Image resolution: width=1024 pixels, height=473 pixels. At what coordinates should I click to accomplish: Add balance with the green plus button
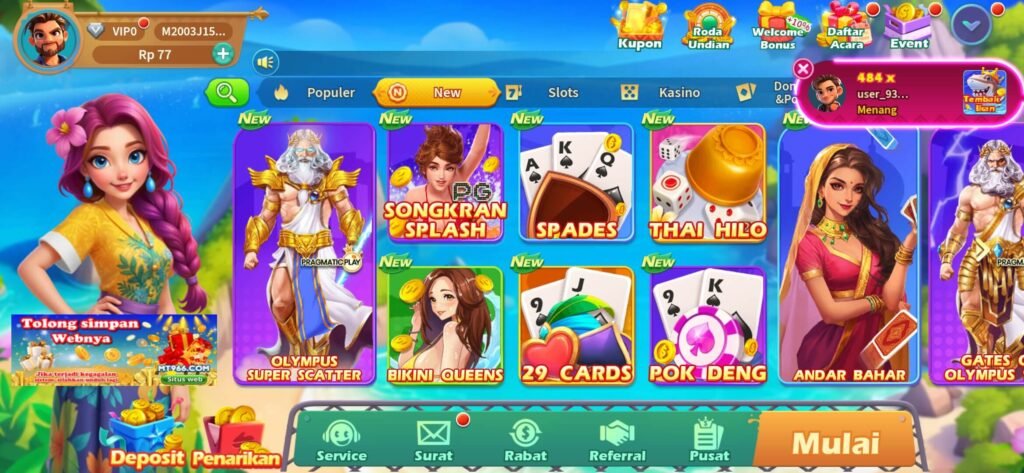[x=222, y=54]
